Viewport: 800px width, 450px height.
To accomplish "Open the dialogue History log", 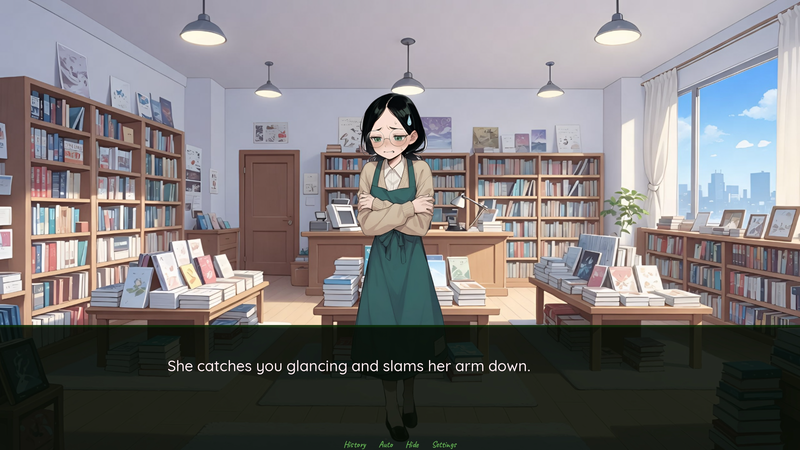I will click(355, 444).
